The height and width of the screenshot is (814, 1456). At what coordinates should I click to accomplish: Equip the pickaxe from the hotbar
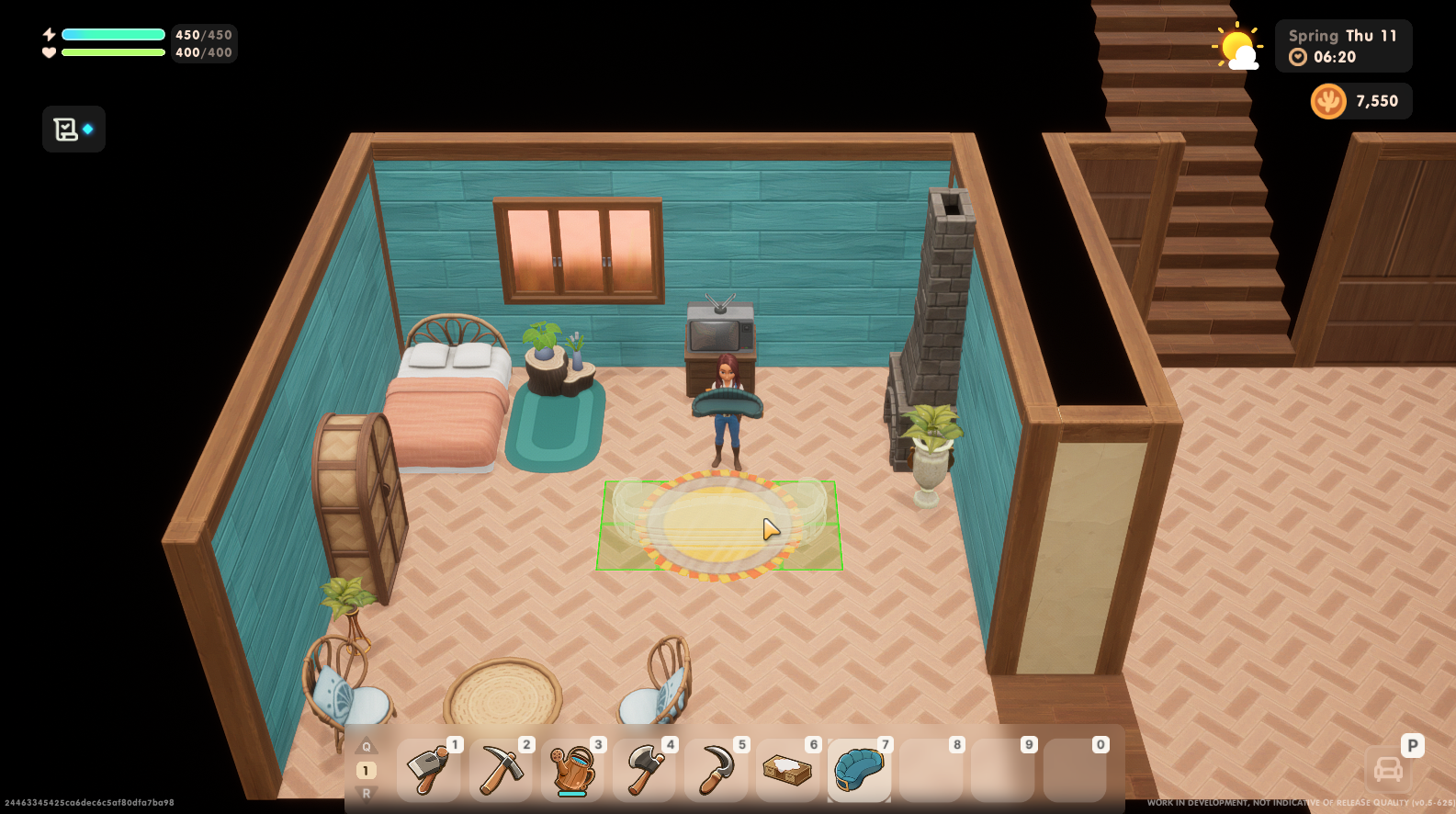point(500,770)
